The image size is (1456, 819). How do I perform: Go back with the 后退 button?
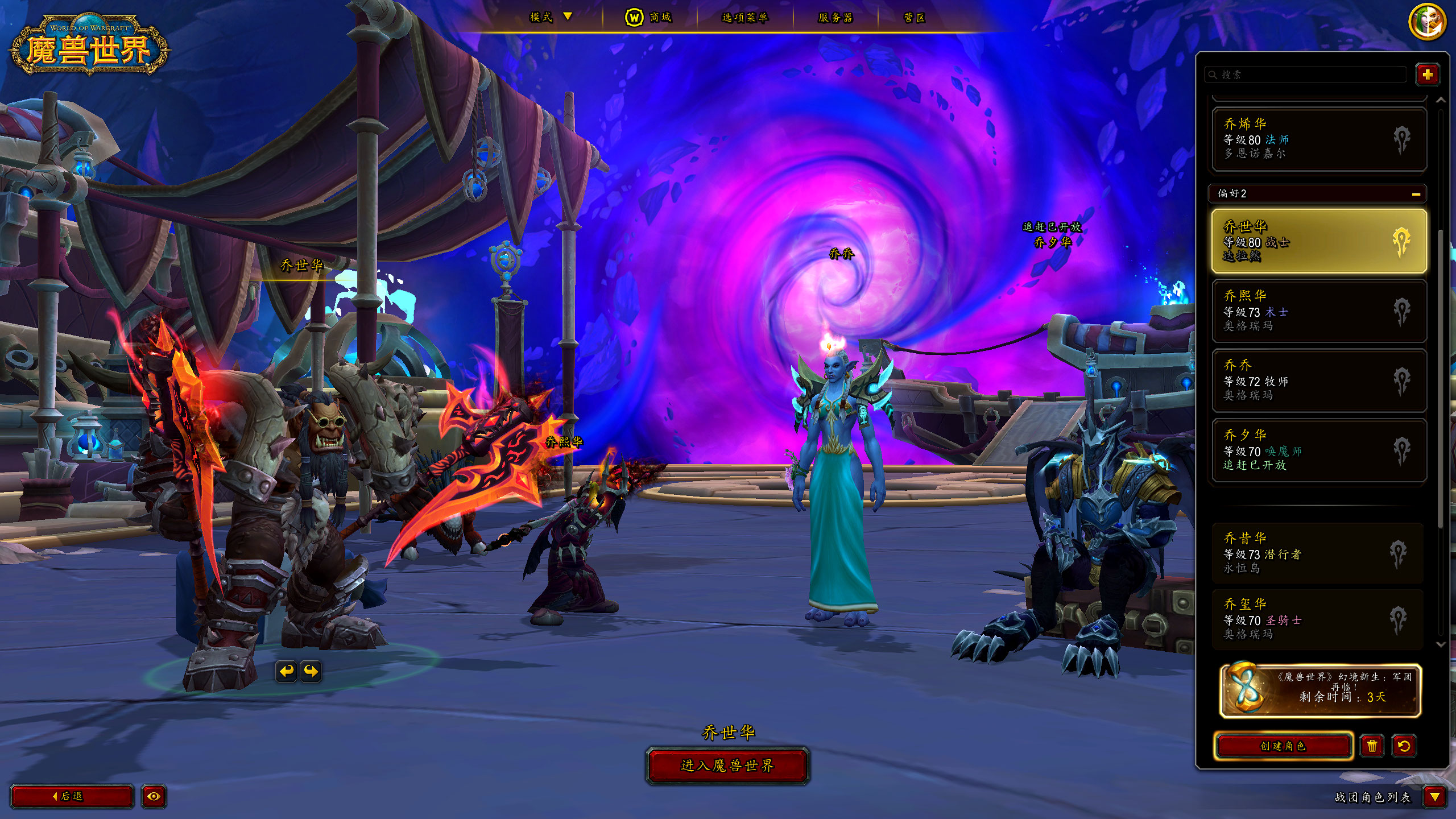(72, 796)
